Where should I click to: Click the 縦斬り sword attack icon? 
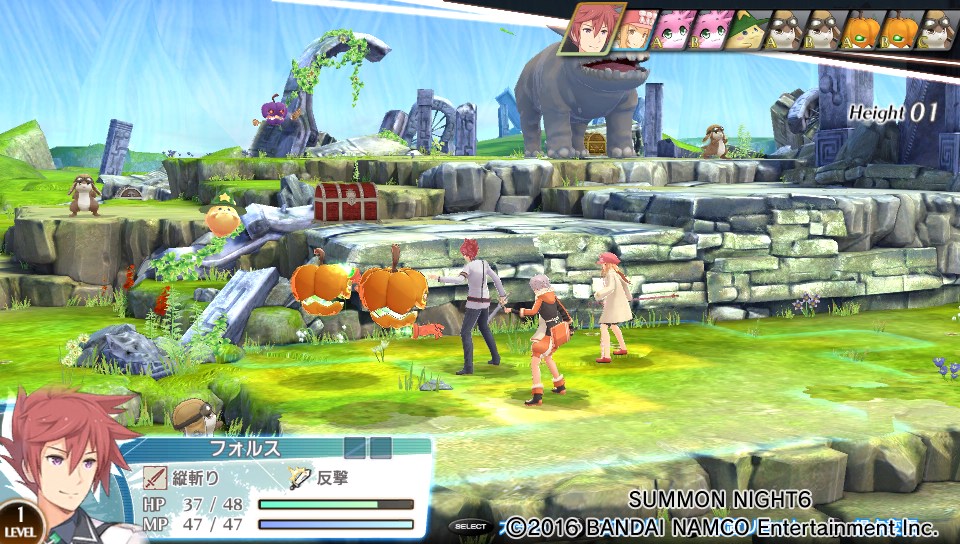pos(154,477)
